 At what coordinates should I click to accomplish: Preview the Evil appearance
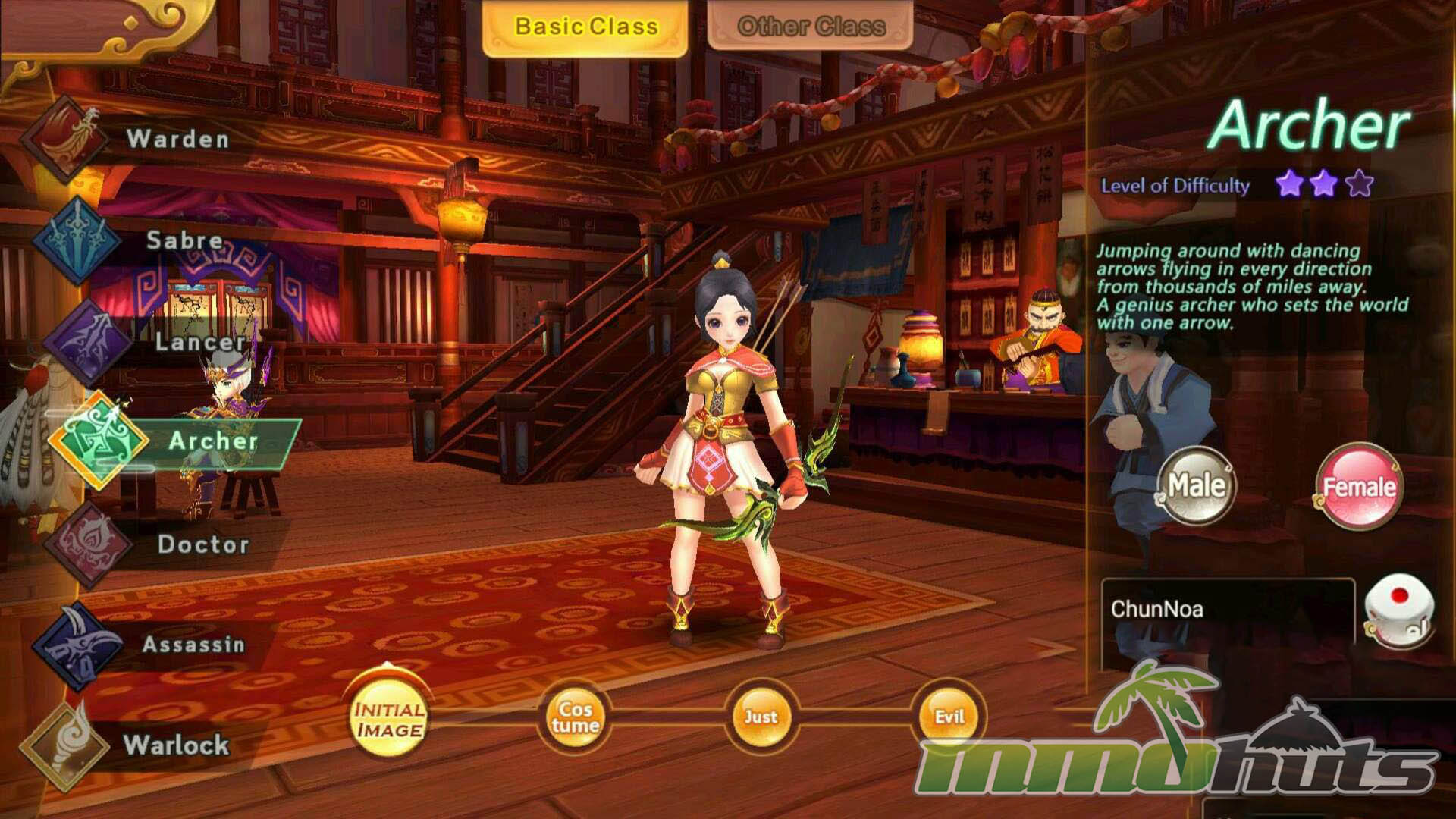949,717
